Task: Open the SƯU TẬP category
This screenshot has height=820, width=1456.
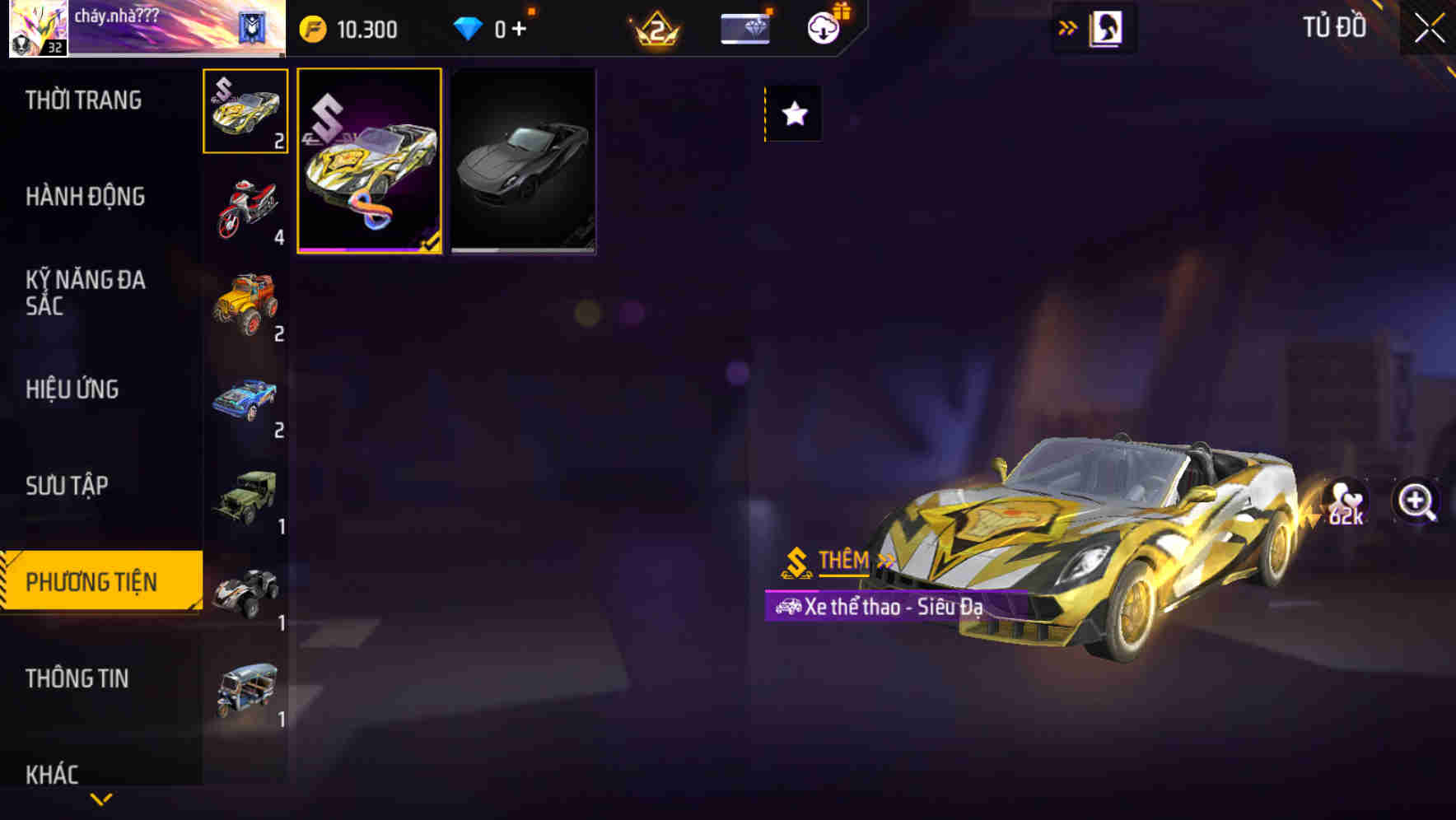Action: point(68,486)
